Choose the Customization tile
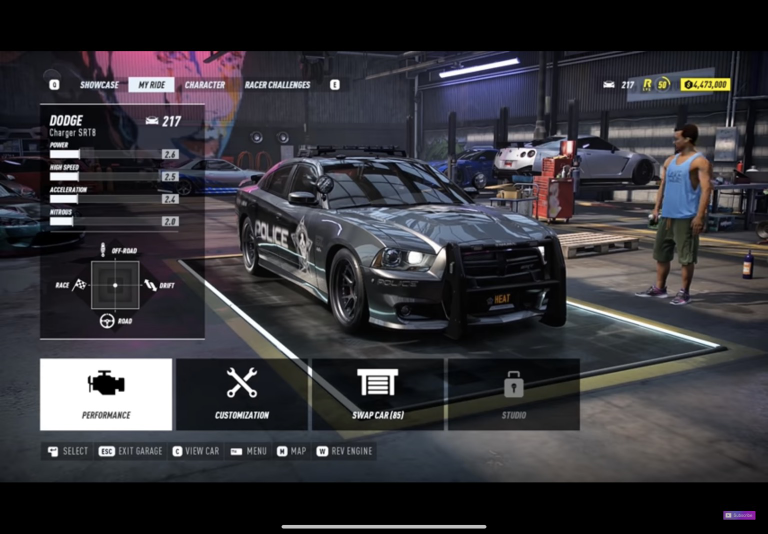 242,394
